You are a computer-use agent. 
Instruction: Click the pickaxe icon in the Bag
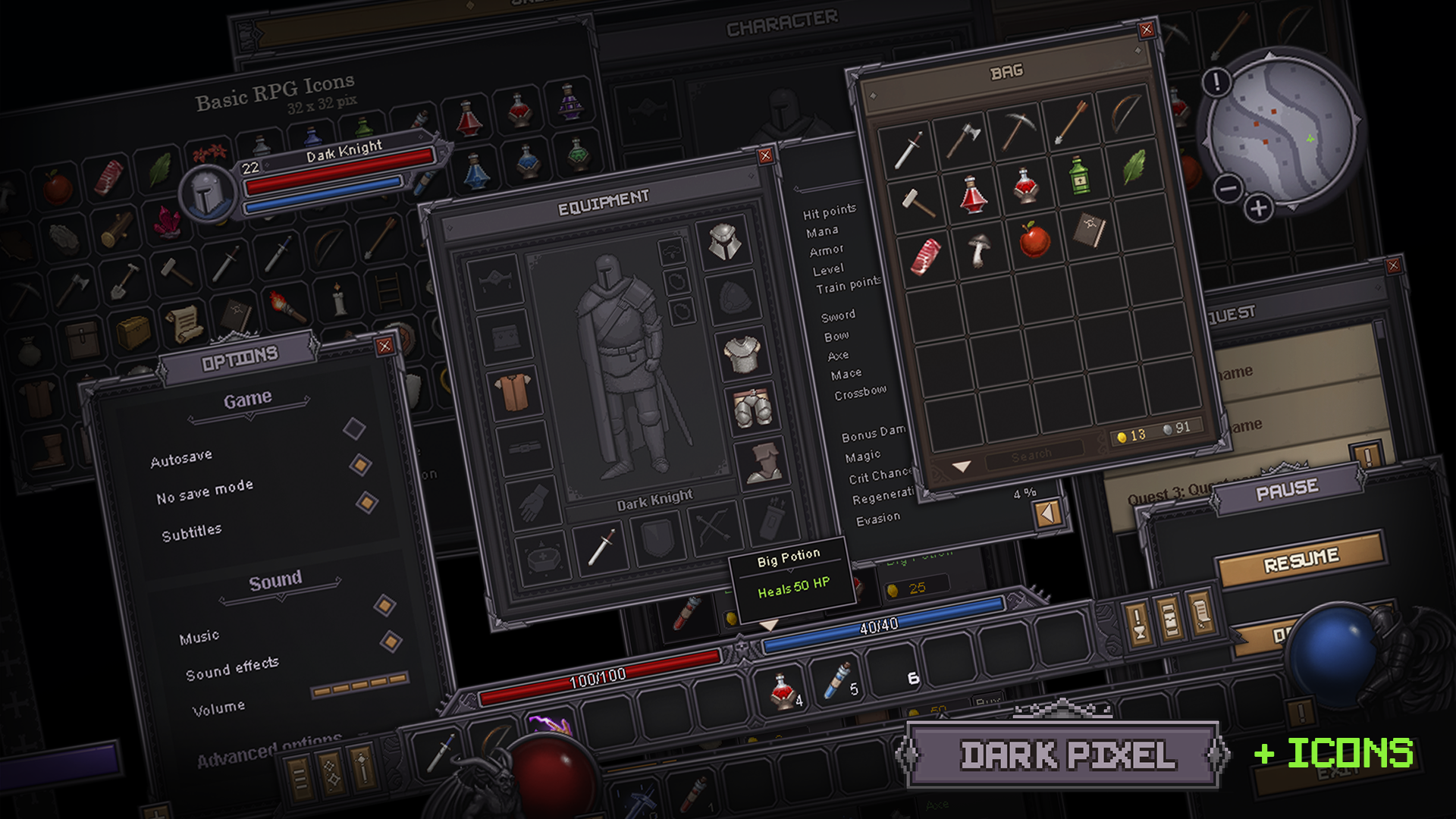click(x=1018, y=130)
